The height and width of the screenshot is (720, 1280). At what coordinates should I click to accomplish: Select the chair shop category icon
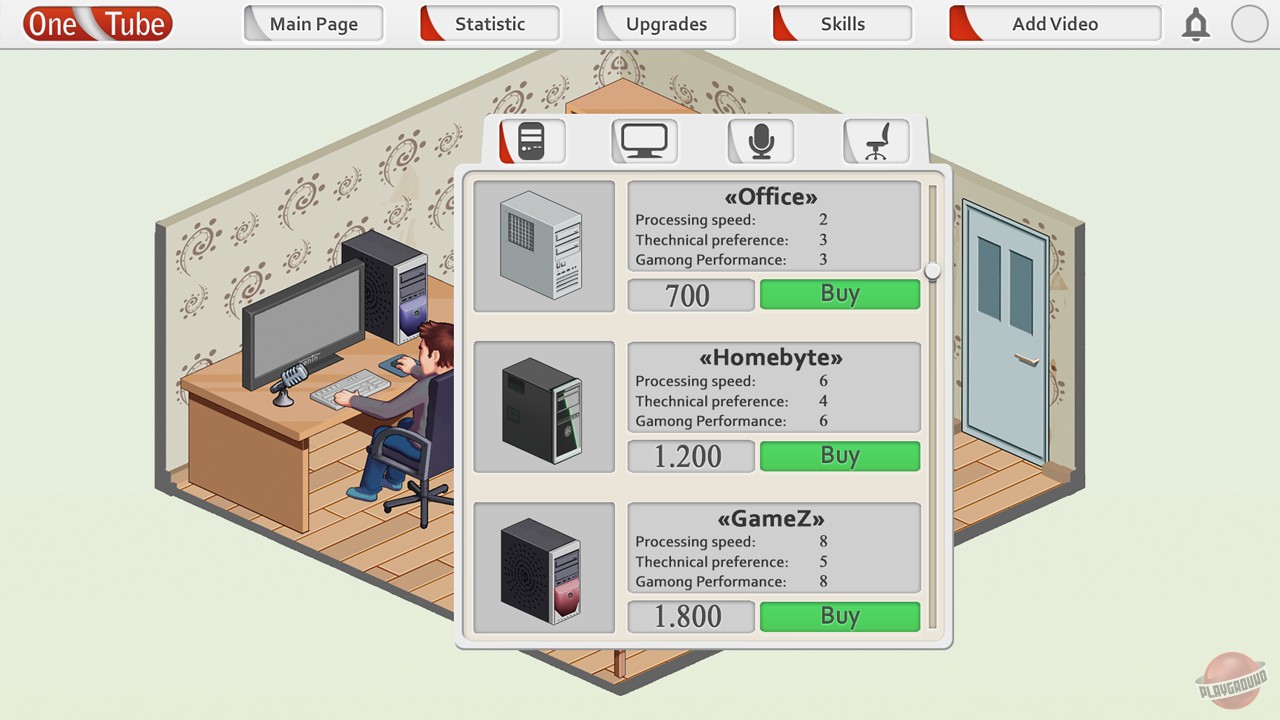tap(875, 140)
